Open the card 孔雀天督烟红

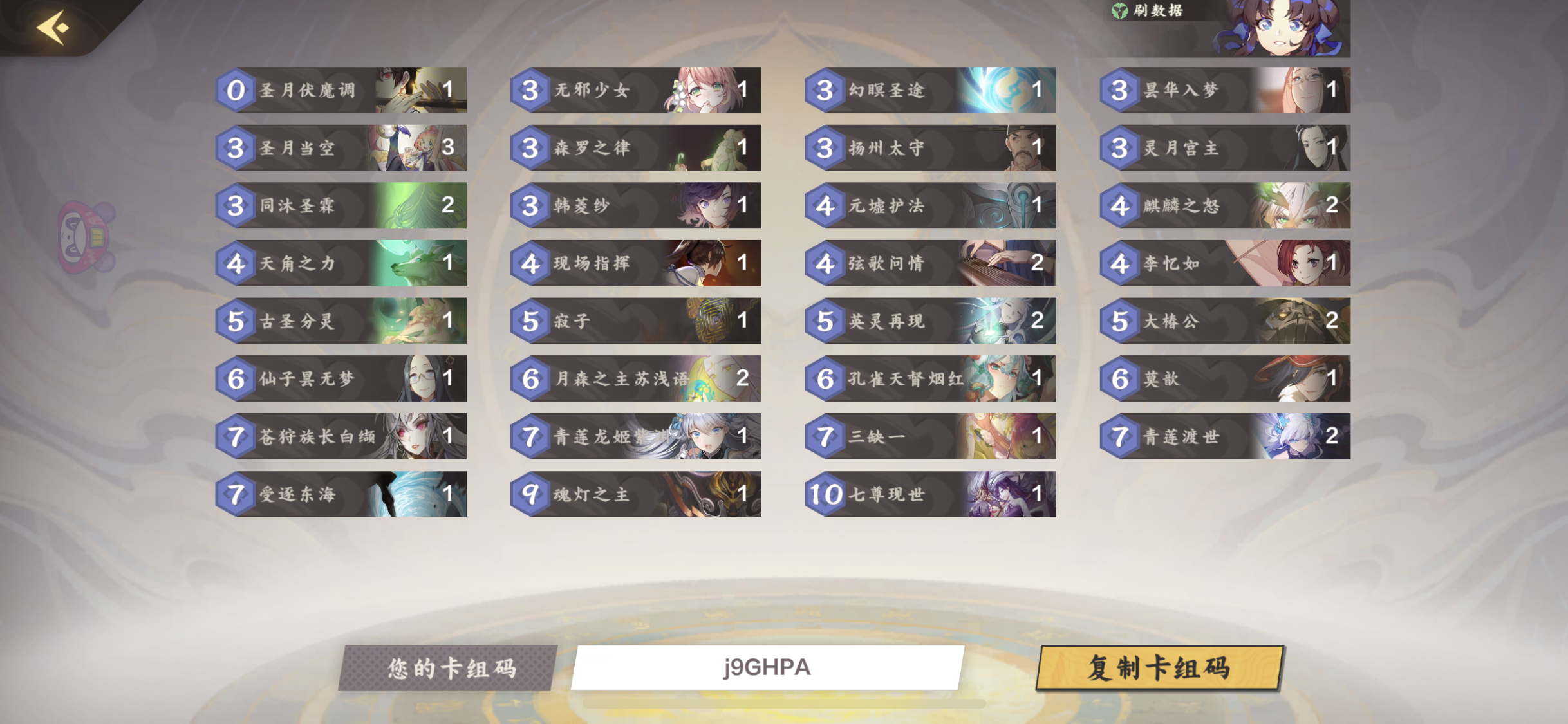pyautogui.click(x=930, y=378)
